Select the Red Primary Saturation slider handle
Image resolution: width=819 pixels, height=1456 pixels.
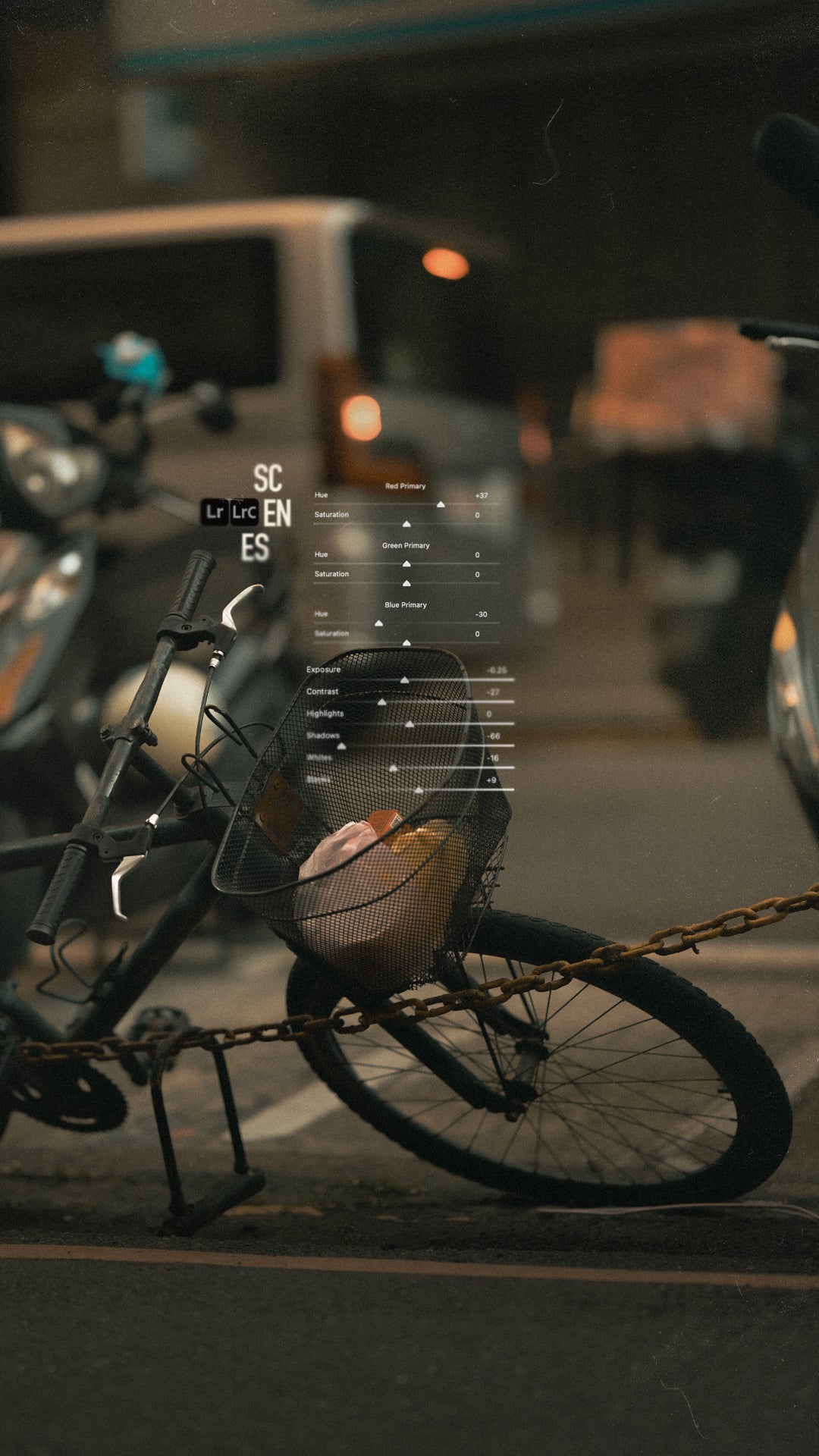[x=406, y=524]
